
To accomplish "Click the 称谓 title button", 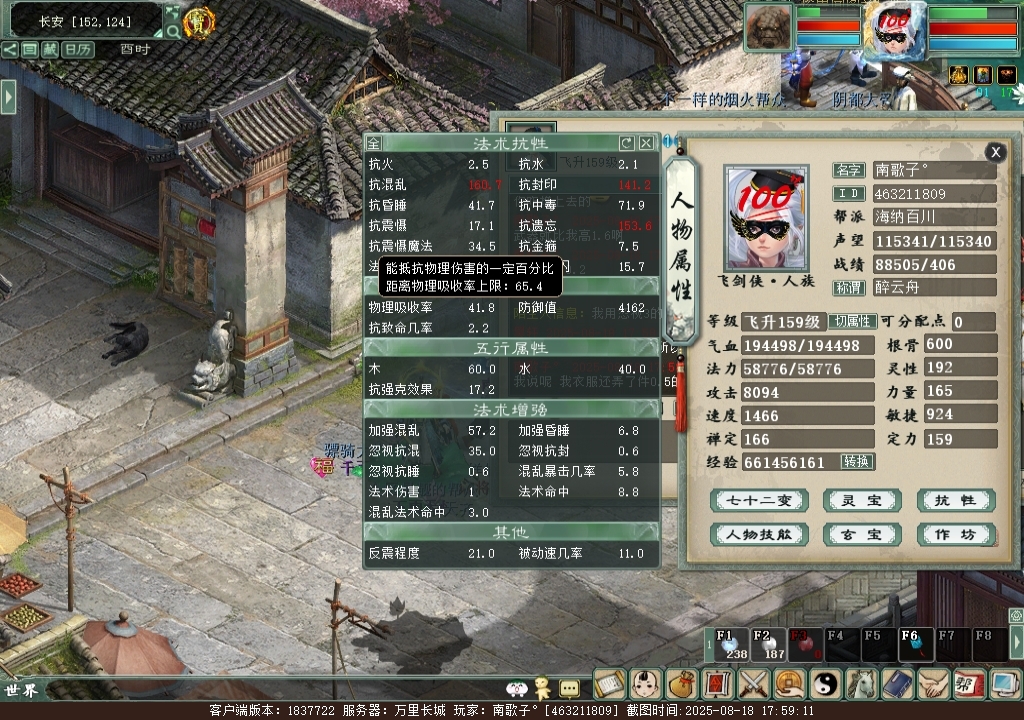I will [849, 287].
